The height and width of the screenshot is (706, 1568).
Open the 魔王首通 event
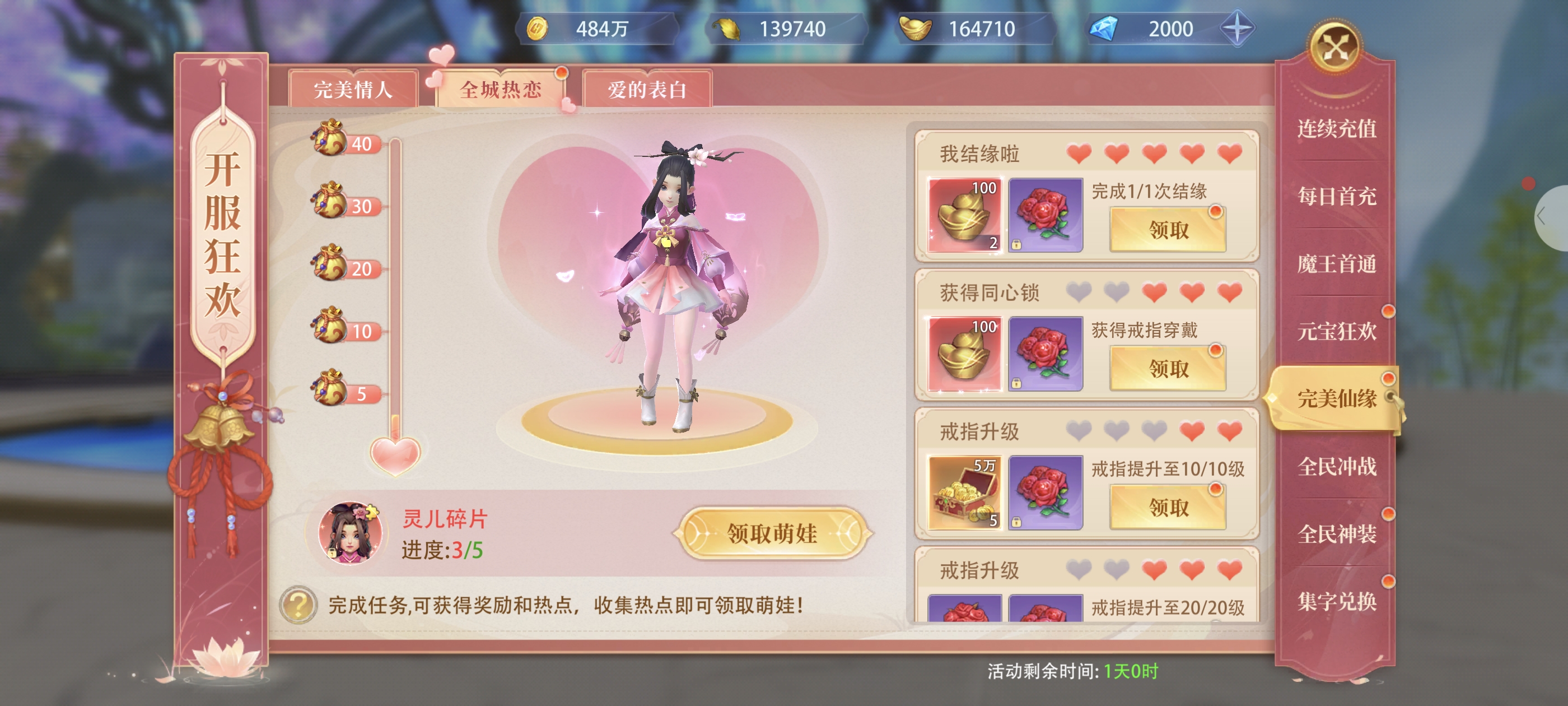[x=1336, y=264]
